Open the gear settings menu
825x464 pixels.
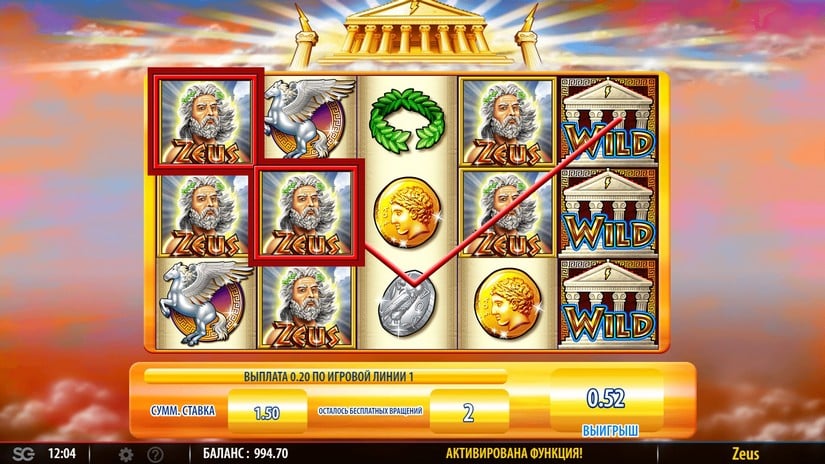126,454
